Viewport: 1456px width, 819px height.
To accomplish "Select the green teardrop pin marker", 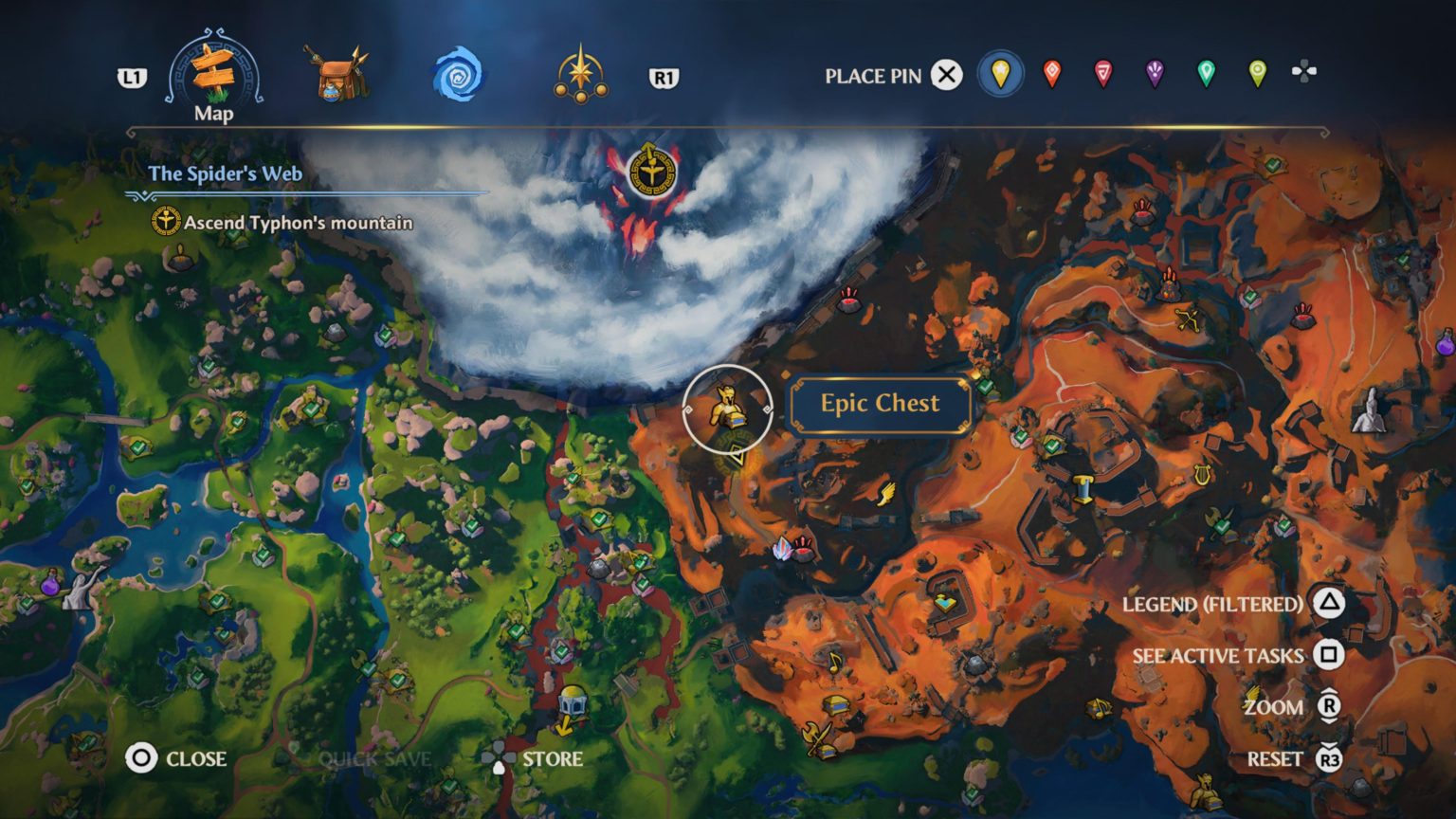I will [1204, 70].
